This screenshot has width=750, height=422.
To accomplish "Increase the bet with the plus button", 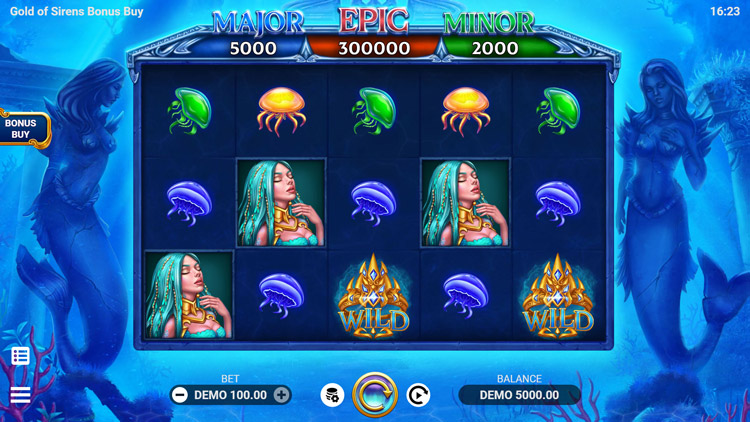I will tap(282, 395).
